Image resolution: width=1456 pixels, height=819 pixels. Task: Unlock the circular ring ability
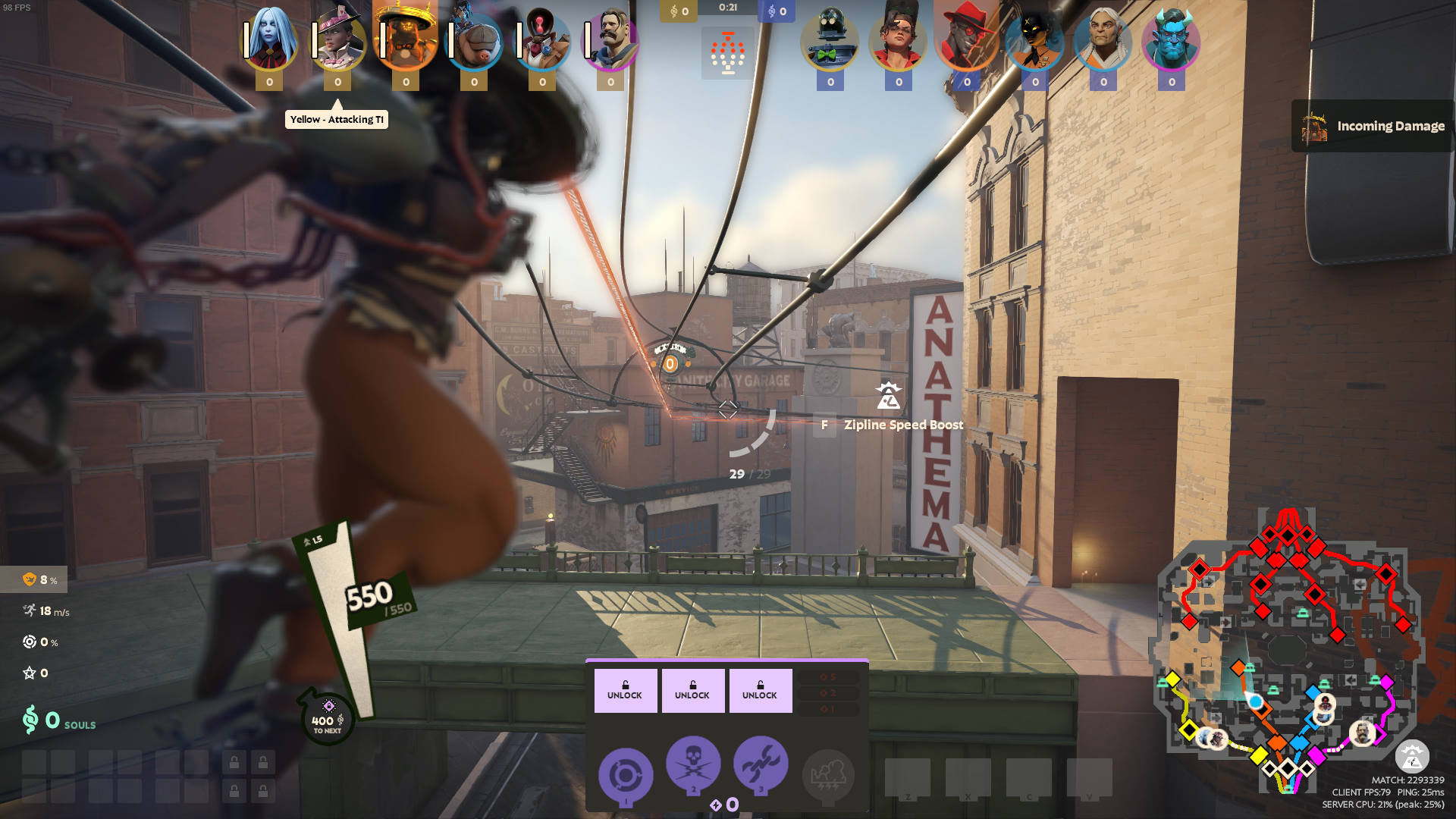pyautogui.click(x=625, y=690)
